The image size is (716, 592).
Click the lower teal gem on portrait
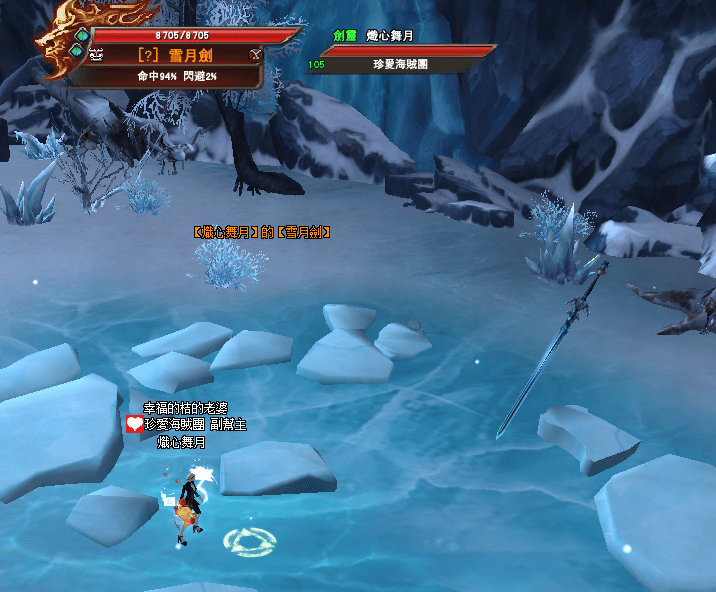tap(76, 52)
